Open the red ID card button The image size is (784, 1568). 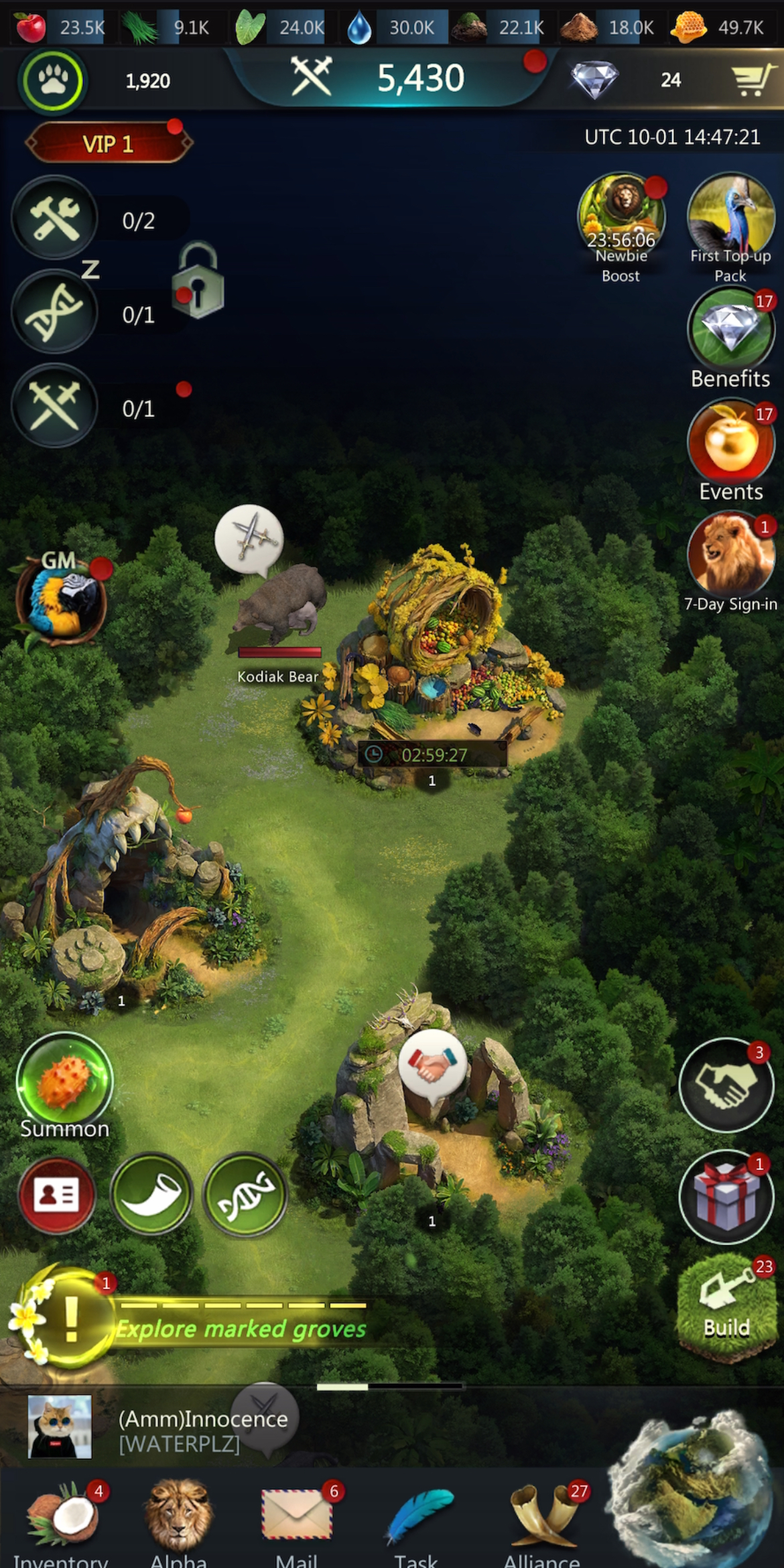[x=57, y=1195]
